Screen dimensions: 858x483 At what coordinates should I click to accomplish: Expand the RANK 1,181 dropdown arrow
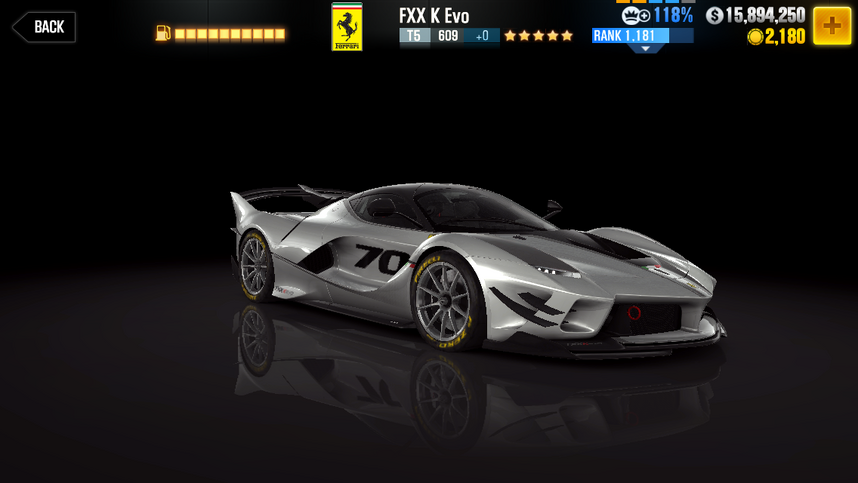[x=644, y=47]
